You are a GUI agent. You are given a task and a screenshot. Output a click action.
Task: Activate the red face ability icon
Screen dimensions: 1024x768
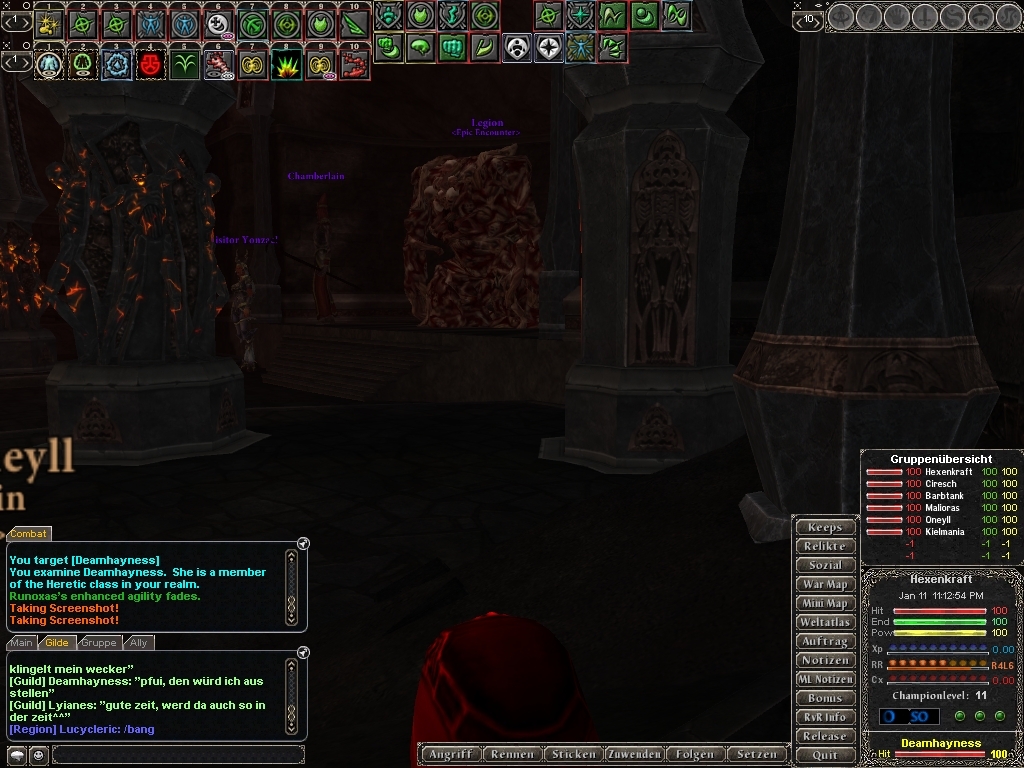150,65
